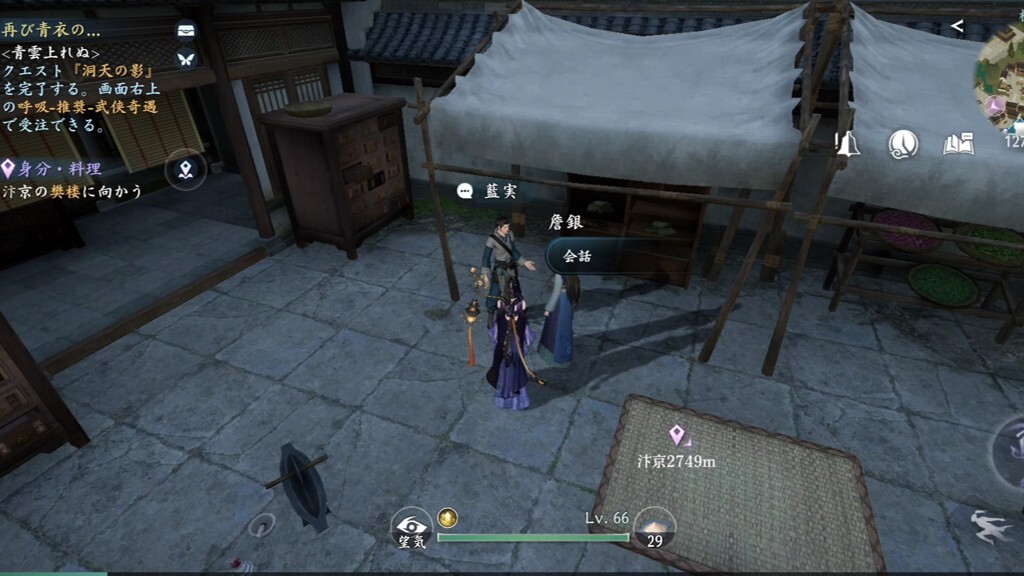The image size is (1024, 576).
Task: Open the 再び青衣の quest tracker entry
Action: [x=52, y=30]
